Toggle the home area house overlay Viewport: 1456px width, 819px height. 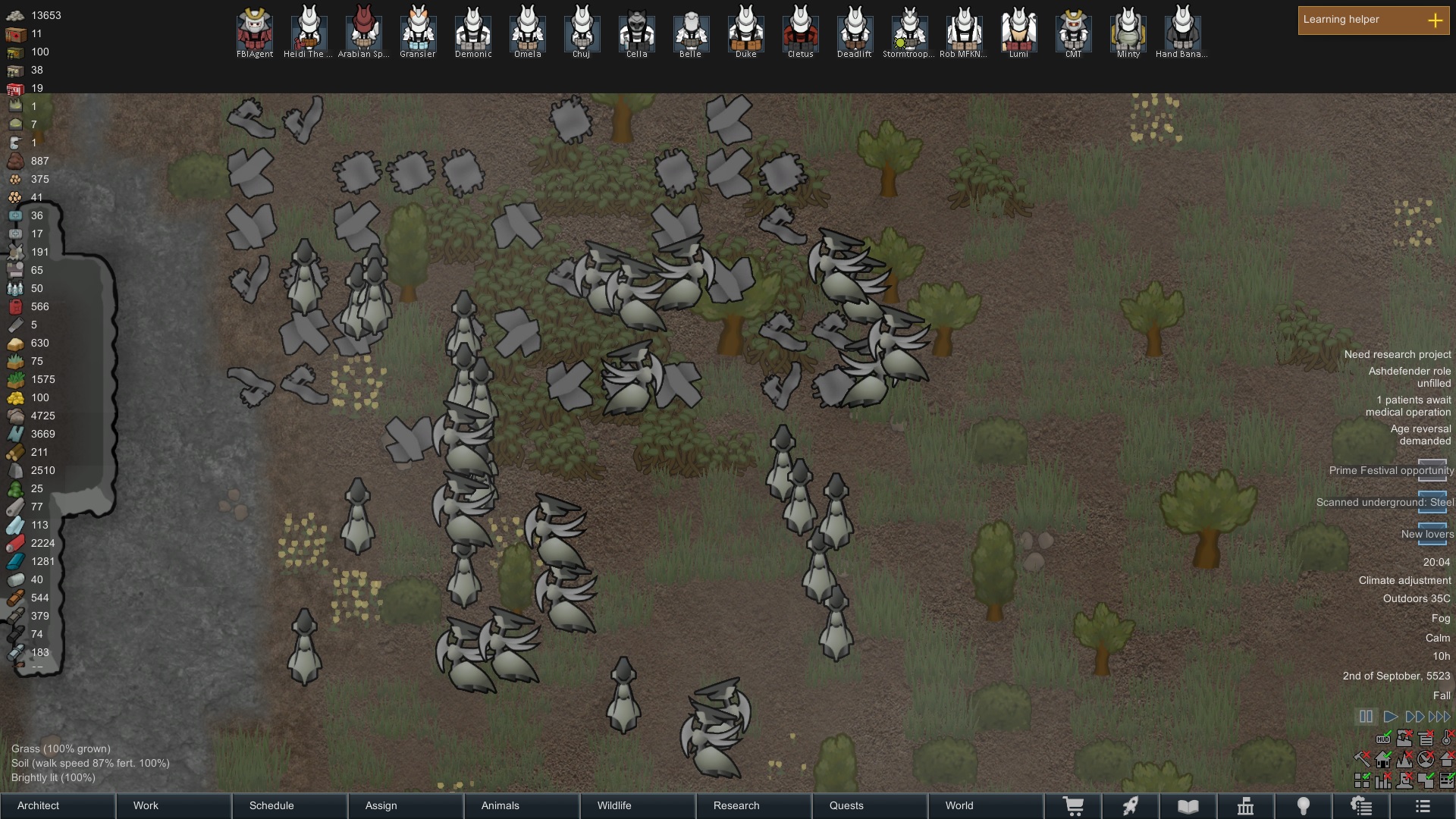coord(1383,759)
